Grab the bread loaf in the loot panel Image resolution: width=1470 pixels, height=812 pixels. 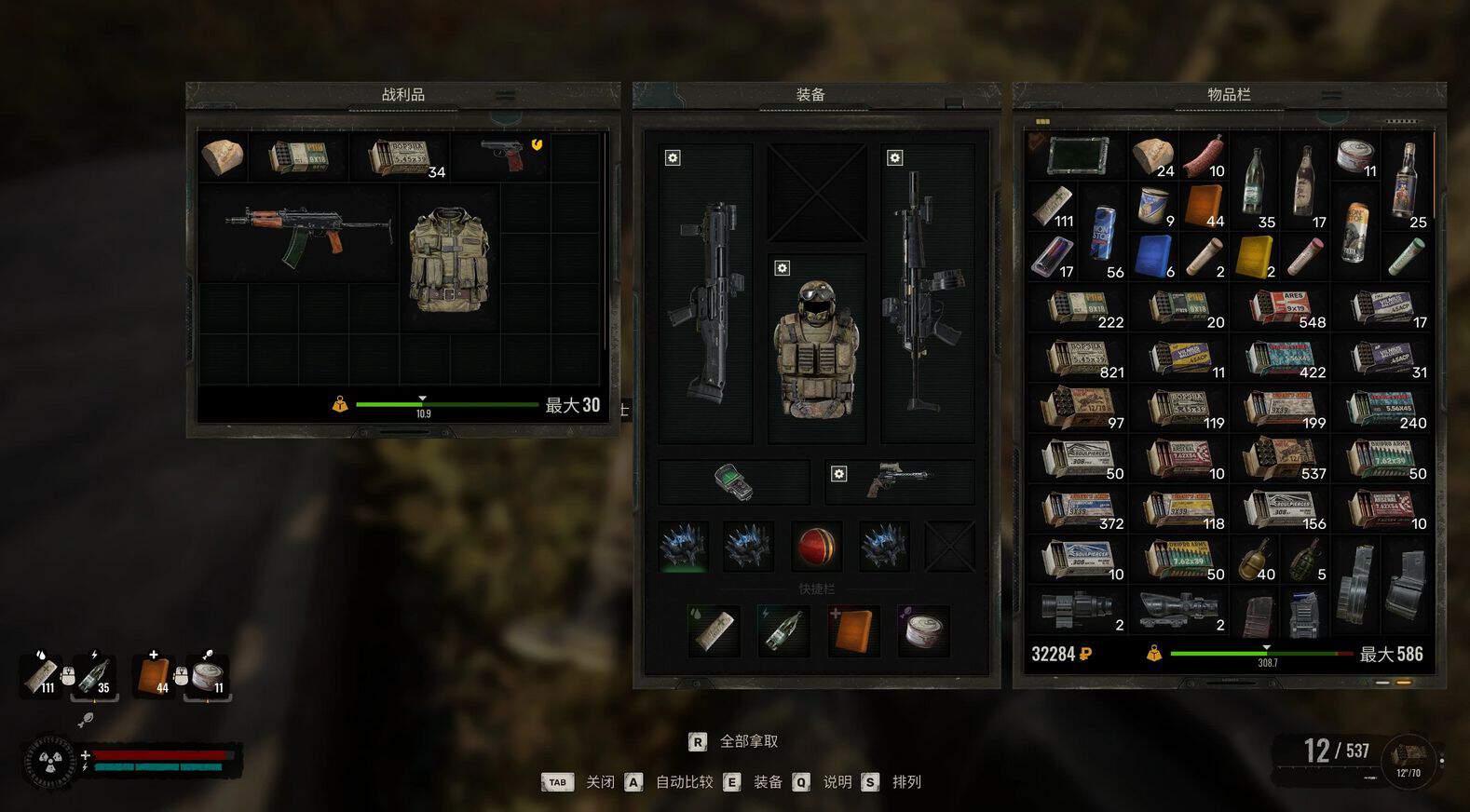[x=222, y=156]
